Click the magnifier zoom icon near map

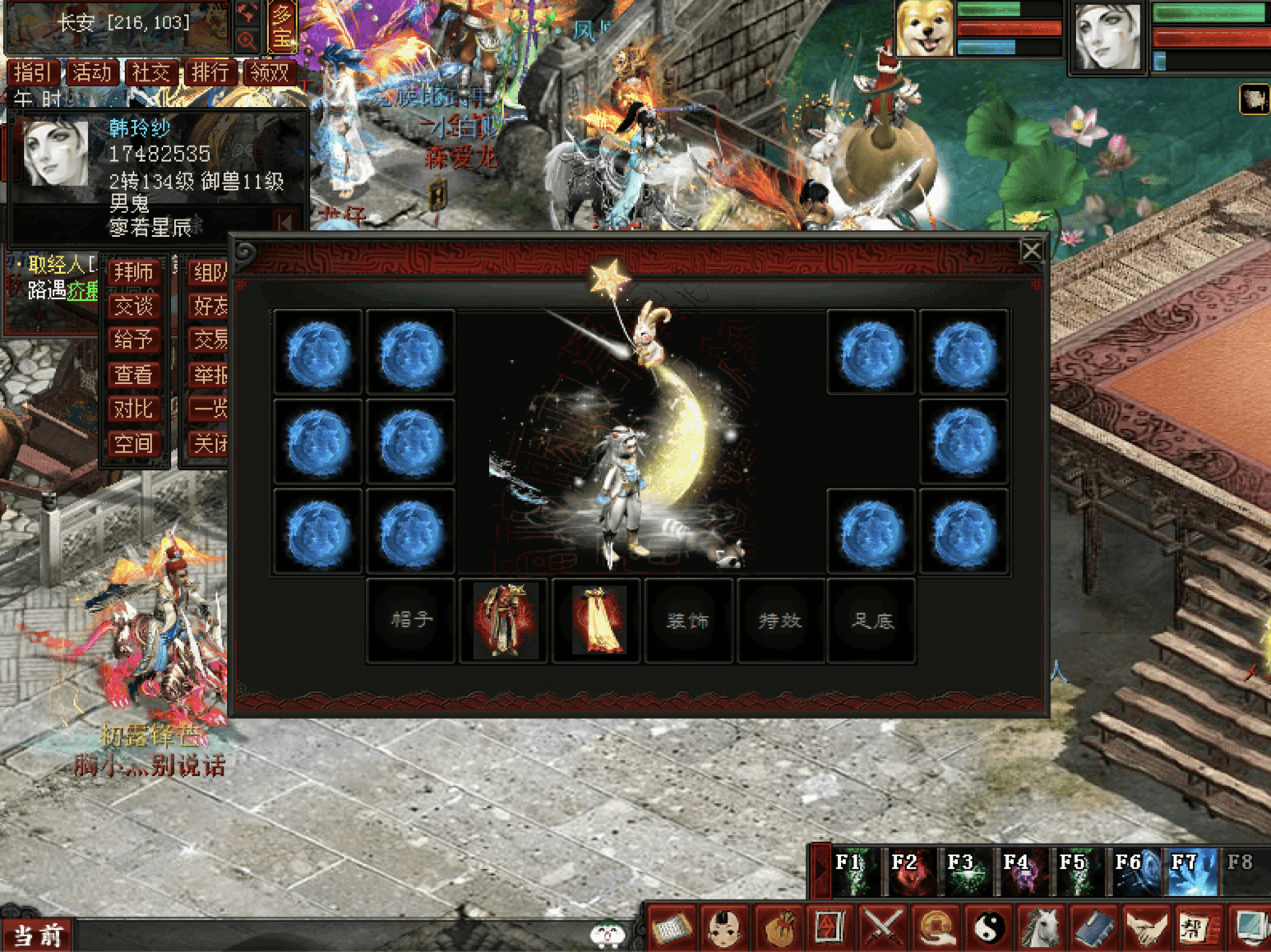click(x=247, y=39)
